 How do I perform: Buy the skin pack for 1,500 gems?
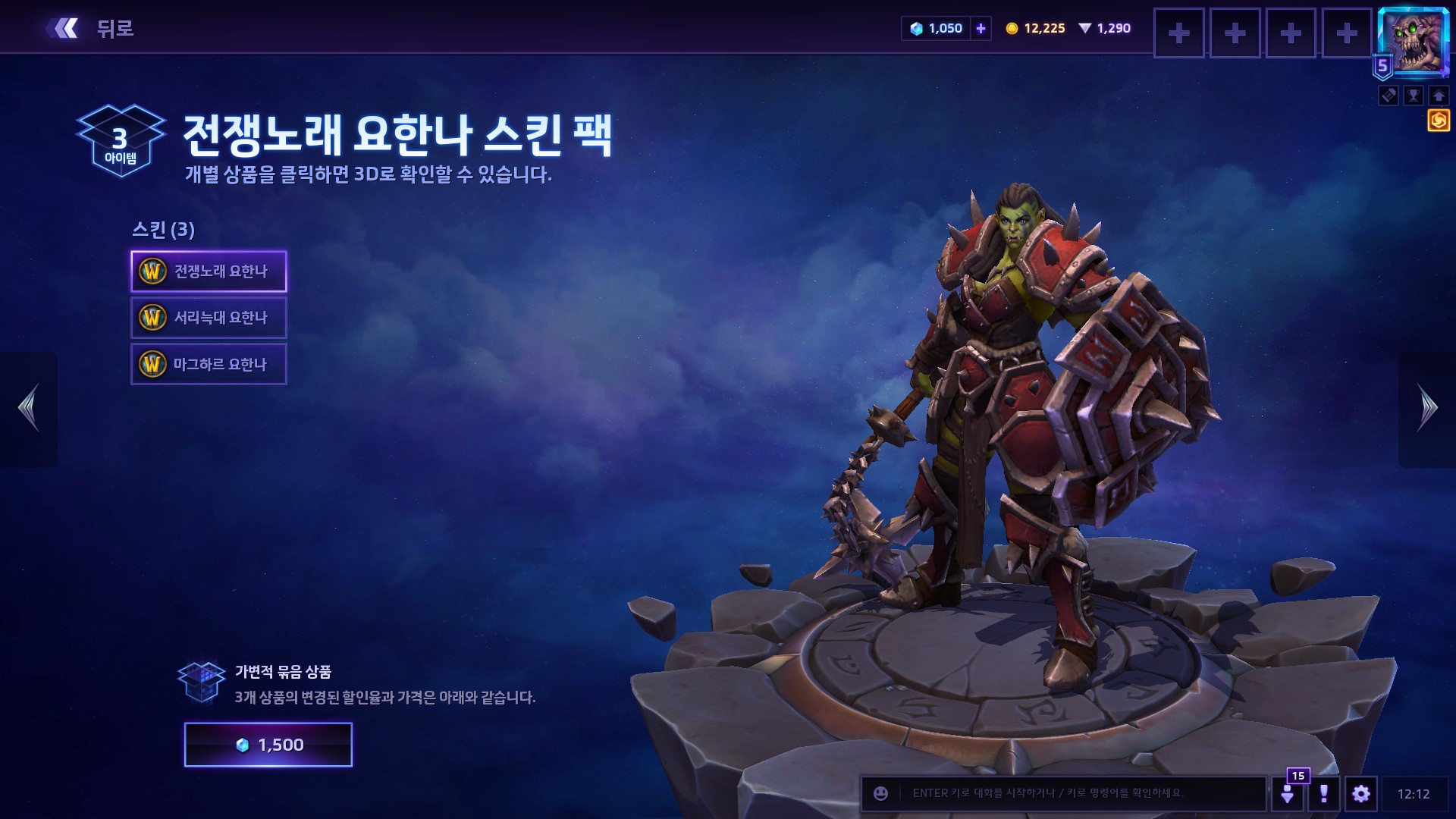(x=268, y=745)
